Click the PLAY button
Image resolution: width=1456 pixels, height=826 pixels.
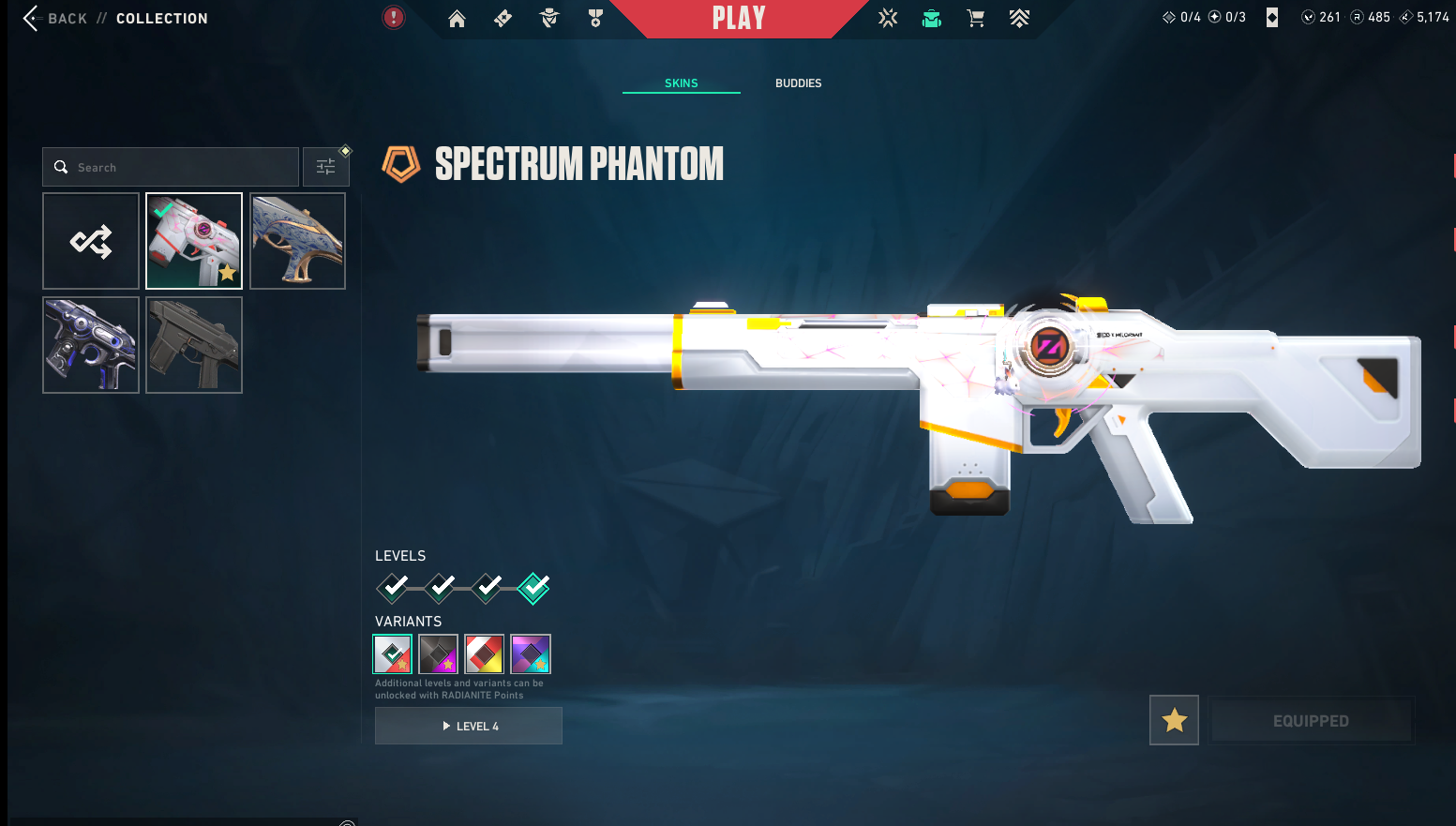coord(740,18)
